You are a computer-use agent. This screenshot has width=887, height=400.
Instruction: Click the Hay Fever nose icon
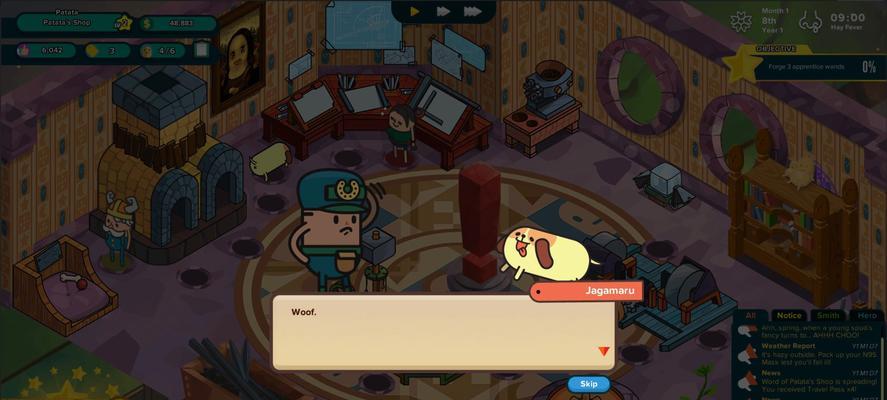pos(813,21)
